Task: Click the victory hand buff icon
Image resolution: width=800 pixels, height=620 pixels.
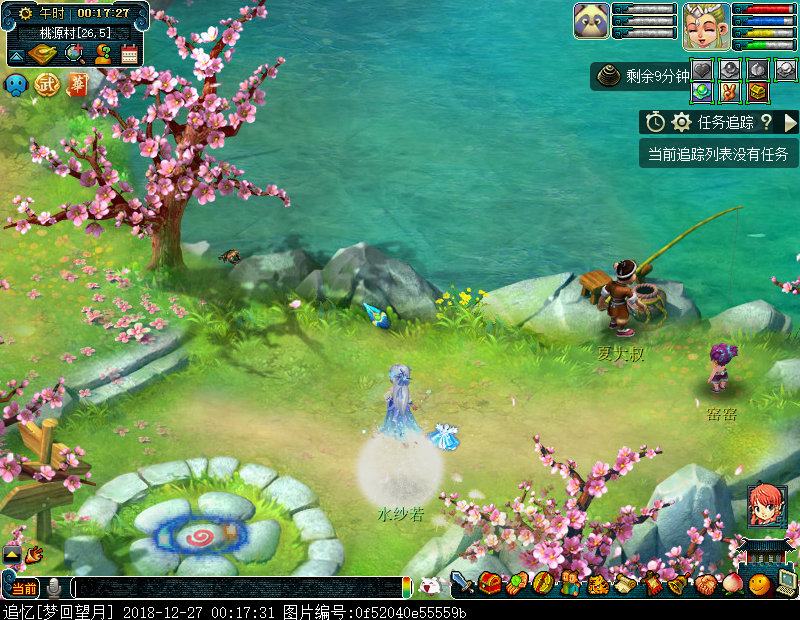Action: coord(729,92)
